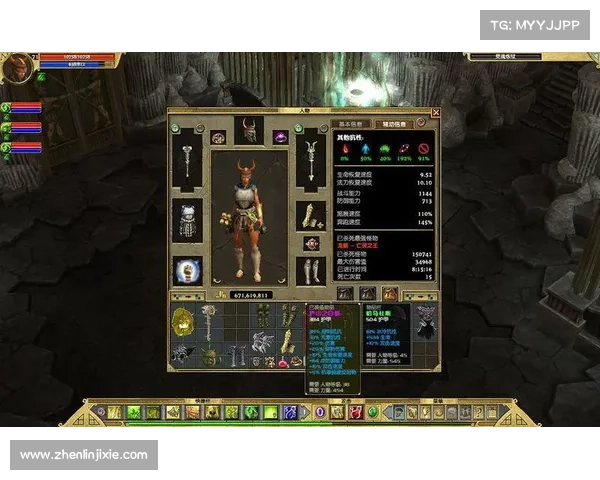Viewport: 600px width, 480px height.
Task: Select the equipped purple ring slot
Action: coord(281,137)
